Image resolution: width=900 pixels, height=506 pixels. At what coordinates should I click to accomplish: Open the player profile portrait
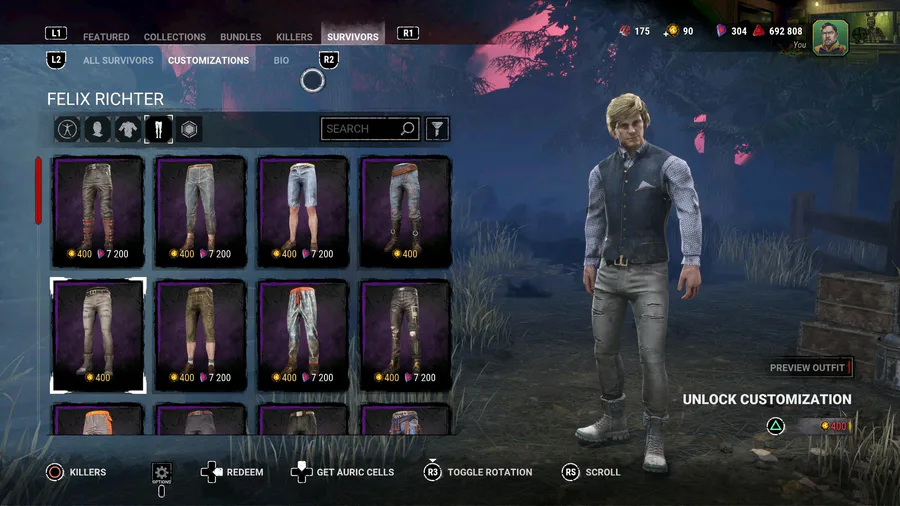[830, 37]
